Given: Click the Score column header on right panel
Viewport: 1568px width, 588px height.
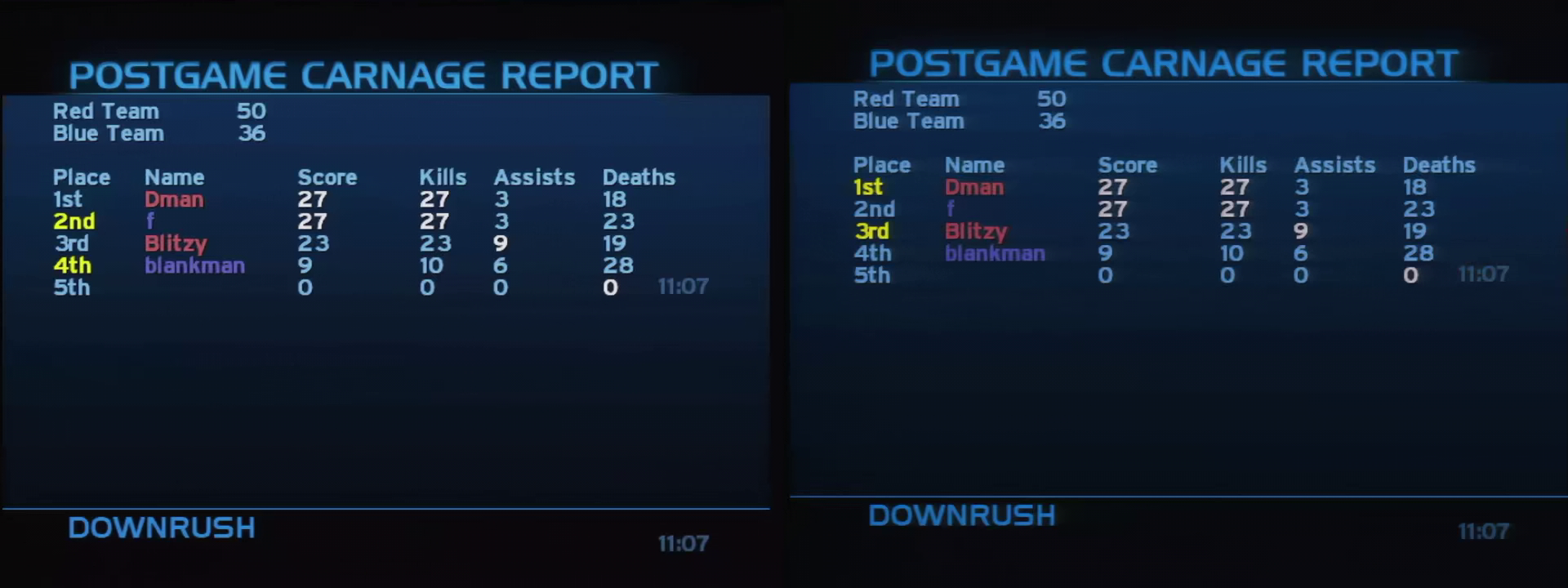Looking at the screenshot, I should tap(1128, 165).
